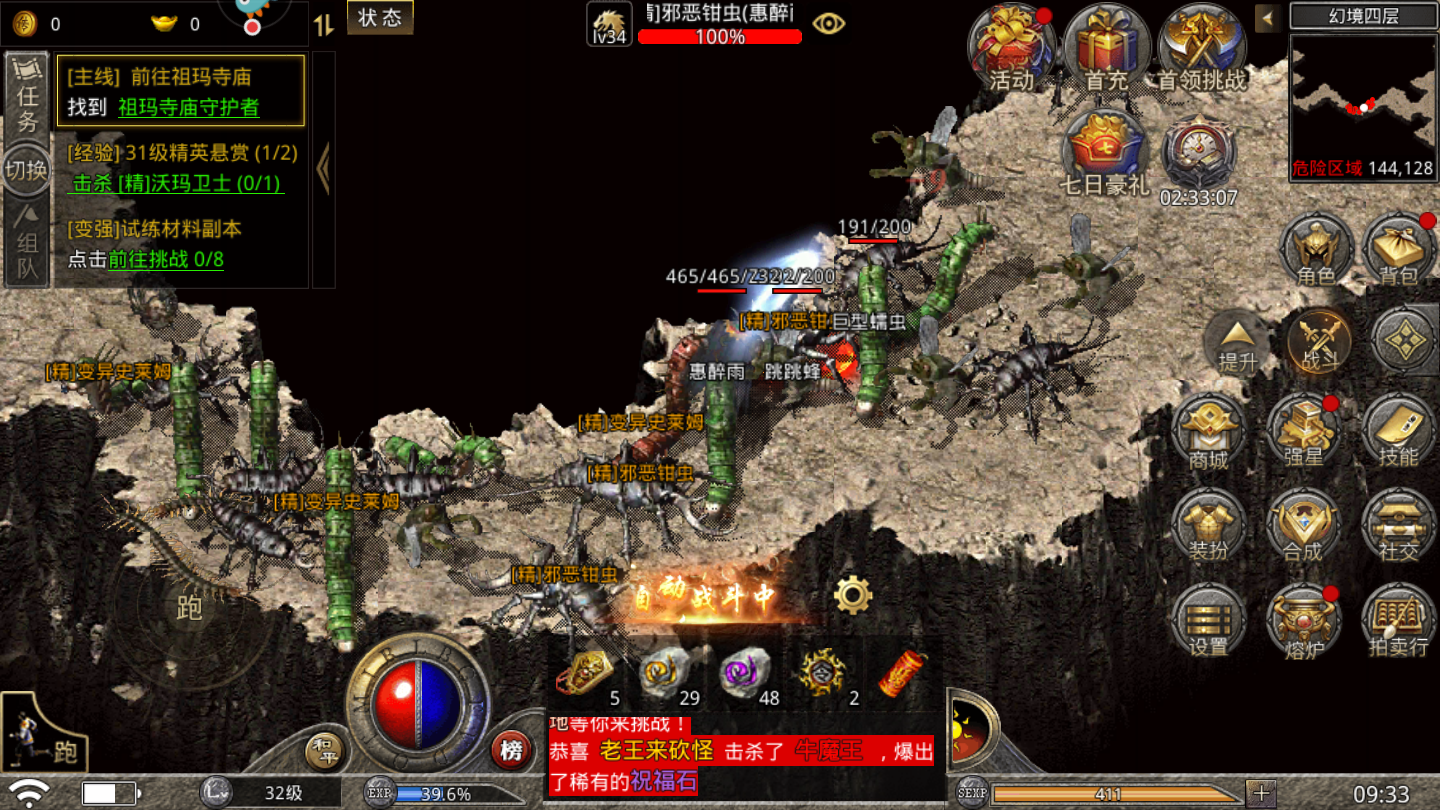Open the 状态 status tab
The height and width of the screenshot is (810, 1440).
tap(379, 18)
